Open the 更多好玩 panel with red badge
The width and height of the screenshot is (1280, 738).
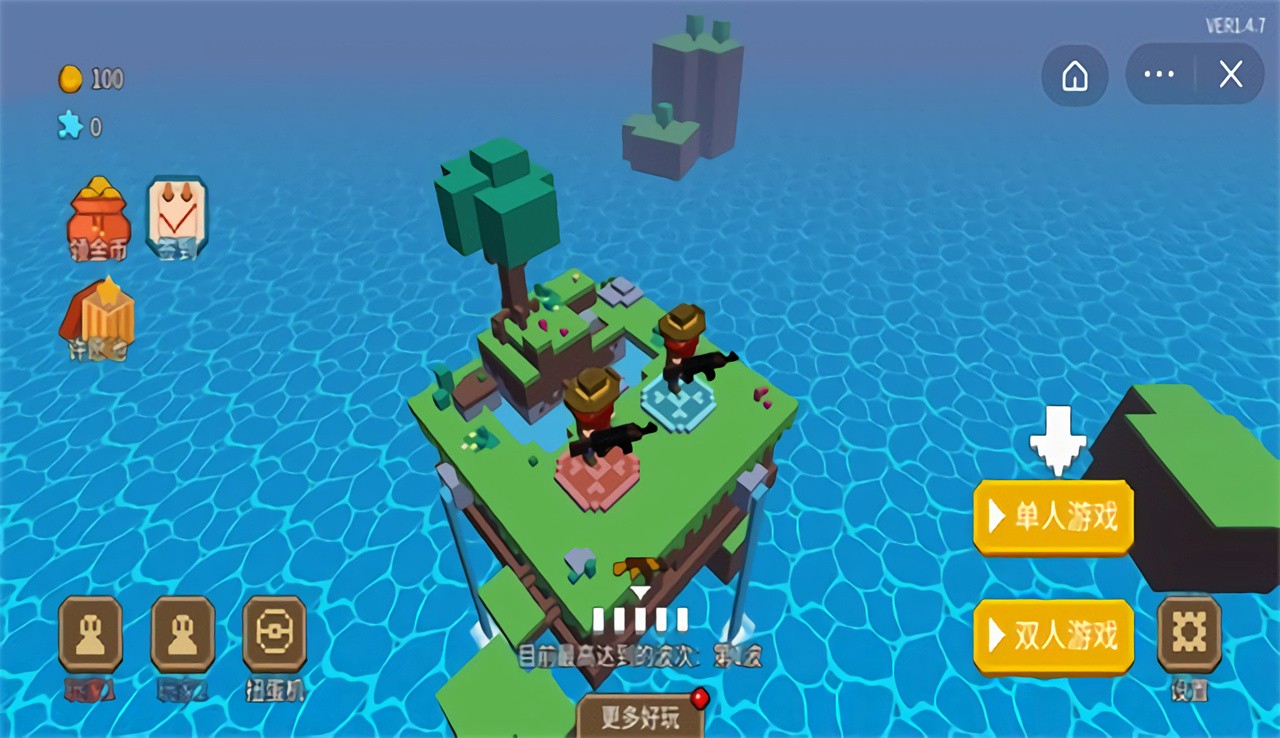[640, 718]
